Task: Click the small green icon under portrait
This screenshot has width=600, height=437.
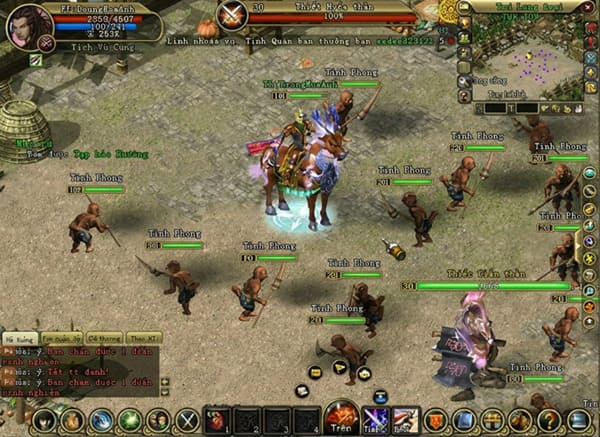Action: pyautogui.click(x=35, y=60)
